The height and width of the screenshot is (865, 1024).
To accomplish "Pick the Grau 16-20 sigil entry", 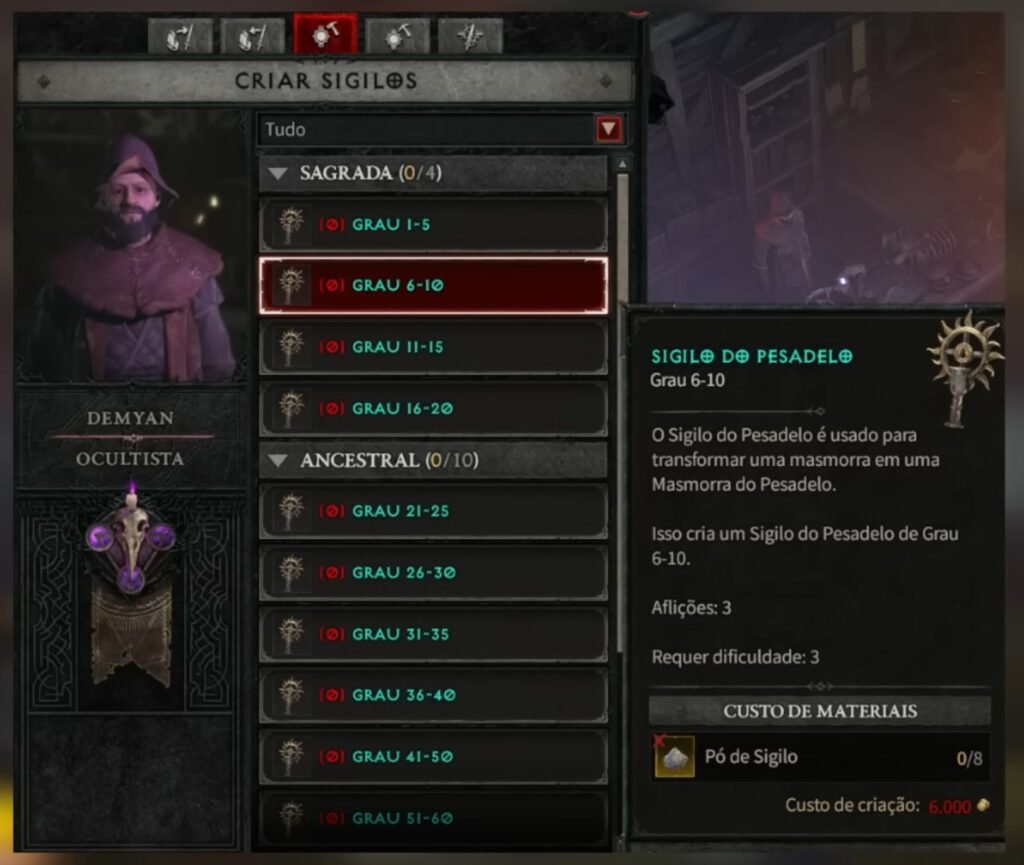I will 433,409.
